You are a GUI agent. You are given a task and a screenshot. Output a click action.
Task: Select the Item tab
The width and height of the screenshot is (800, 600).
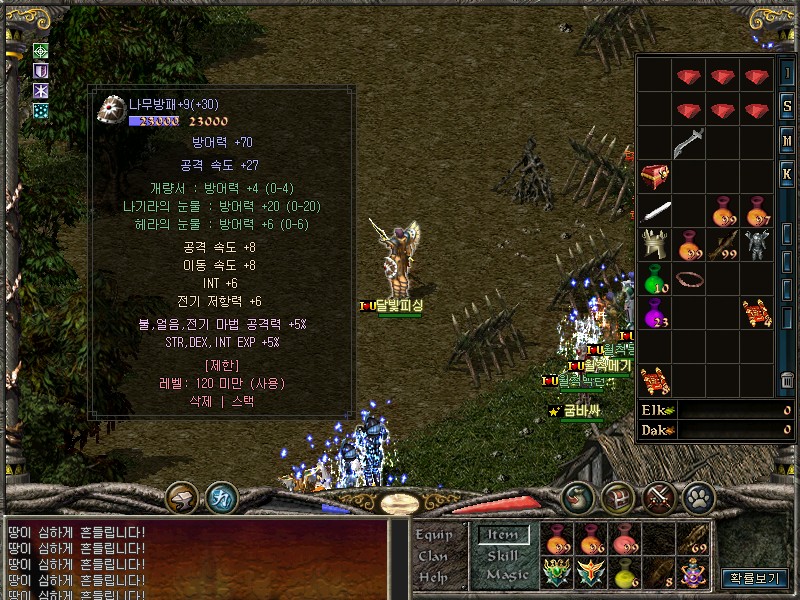pyautogui.click(x=502, y=535)
